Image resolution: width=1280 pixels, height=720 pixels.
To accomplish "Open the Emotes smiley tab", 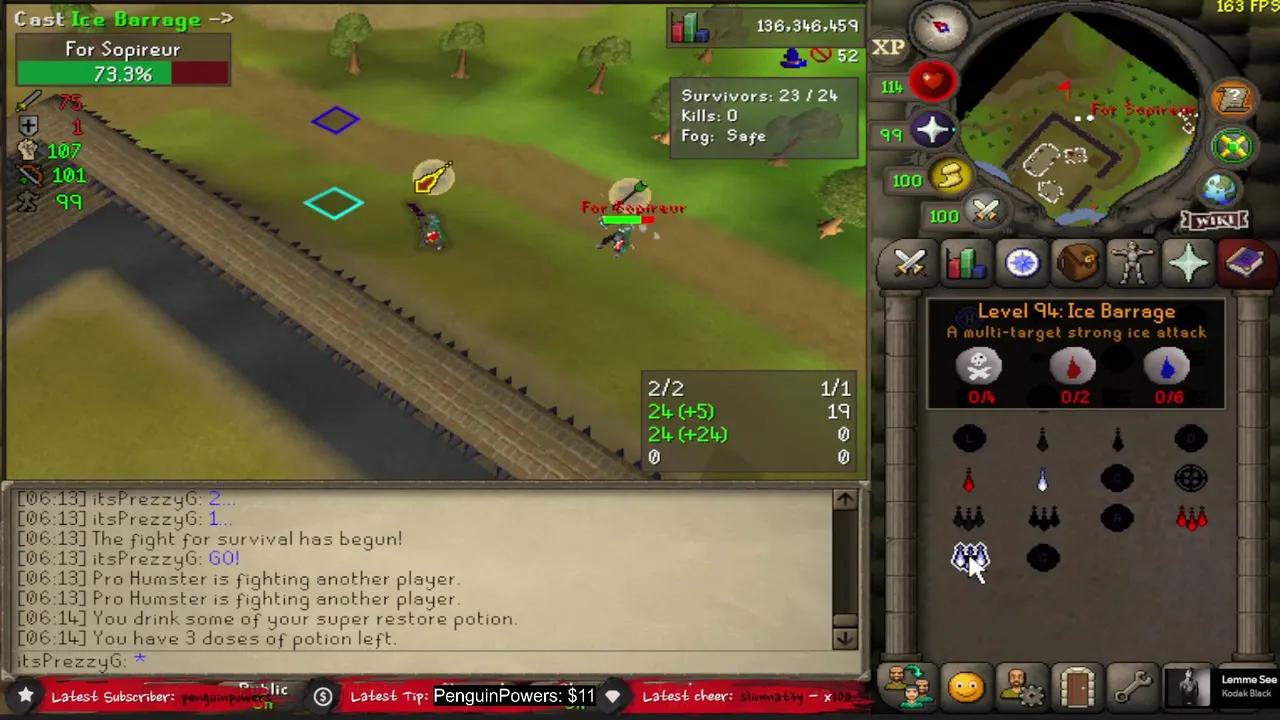I will pos(965,686).
